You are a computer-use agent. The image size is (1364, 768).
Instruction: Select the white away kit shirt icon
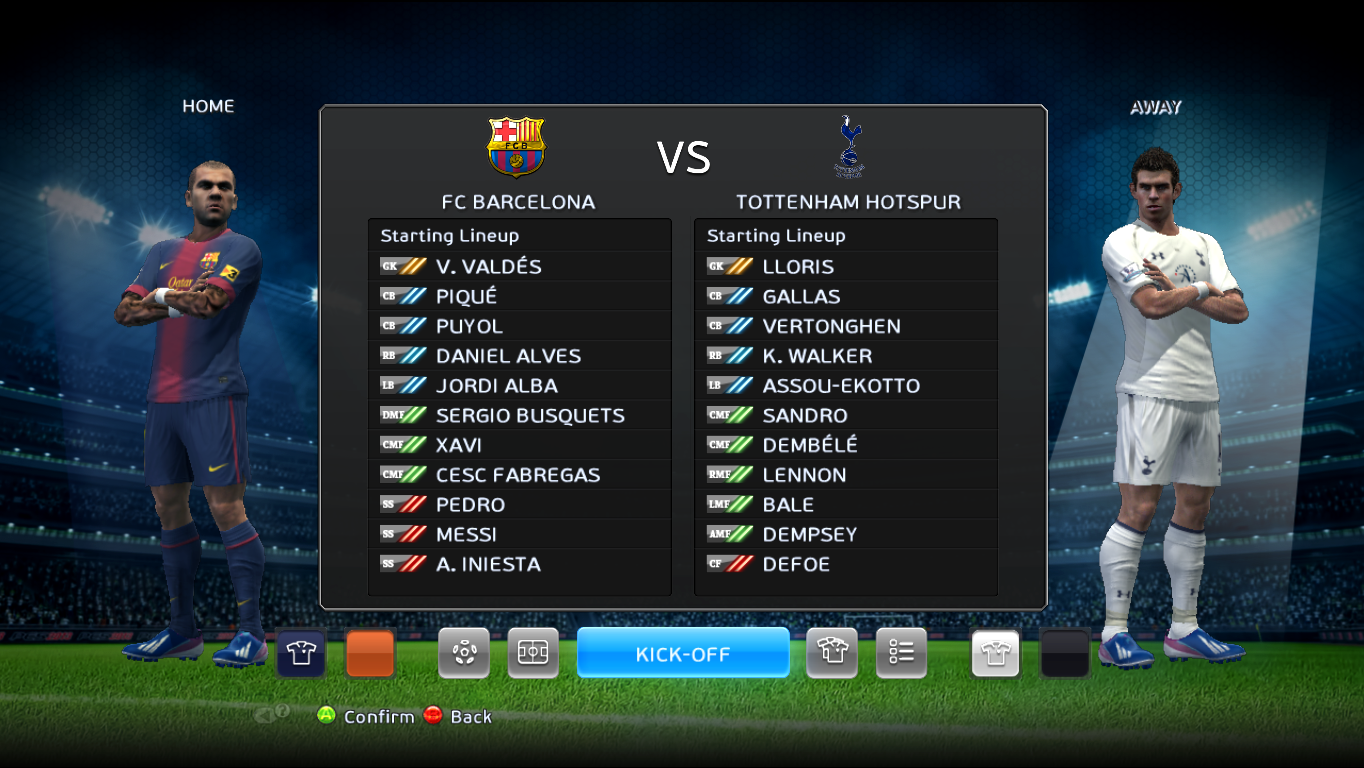(x=994, y=652)
